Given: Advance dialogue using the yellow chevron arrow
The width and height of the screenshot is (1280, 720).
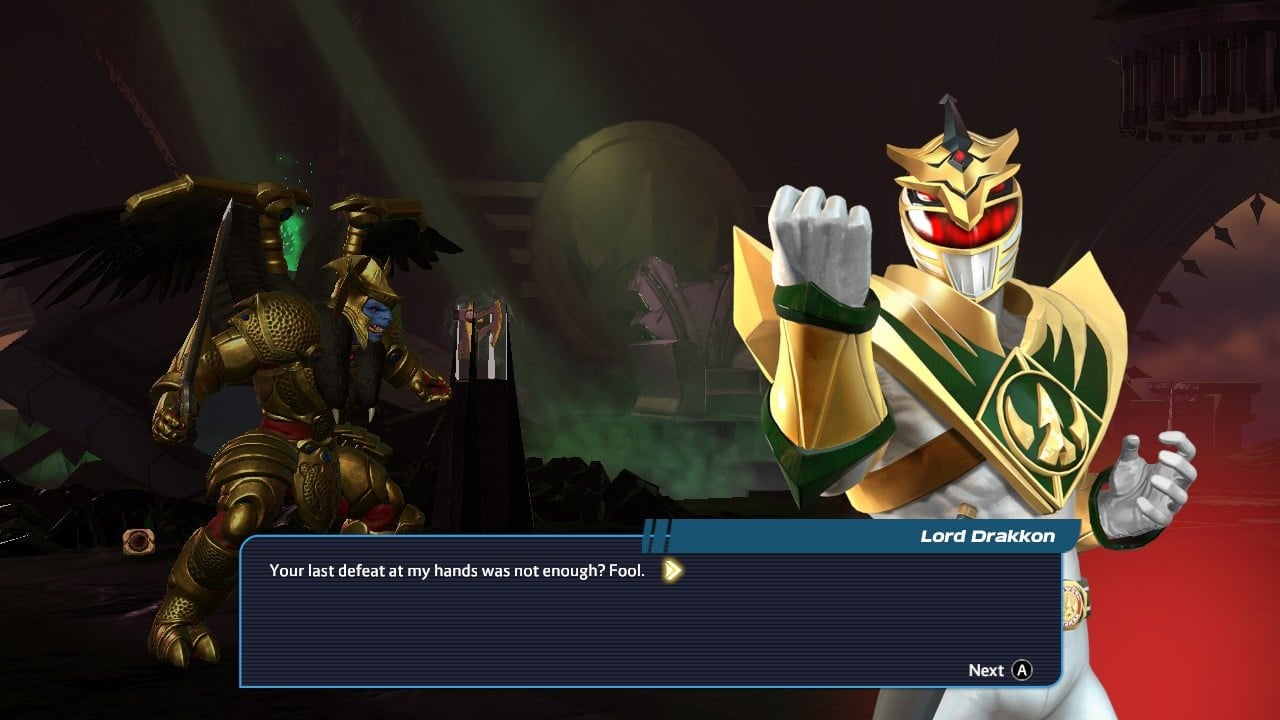Looking at the screenshot, I should (x=674, y=570).
